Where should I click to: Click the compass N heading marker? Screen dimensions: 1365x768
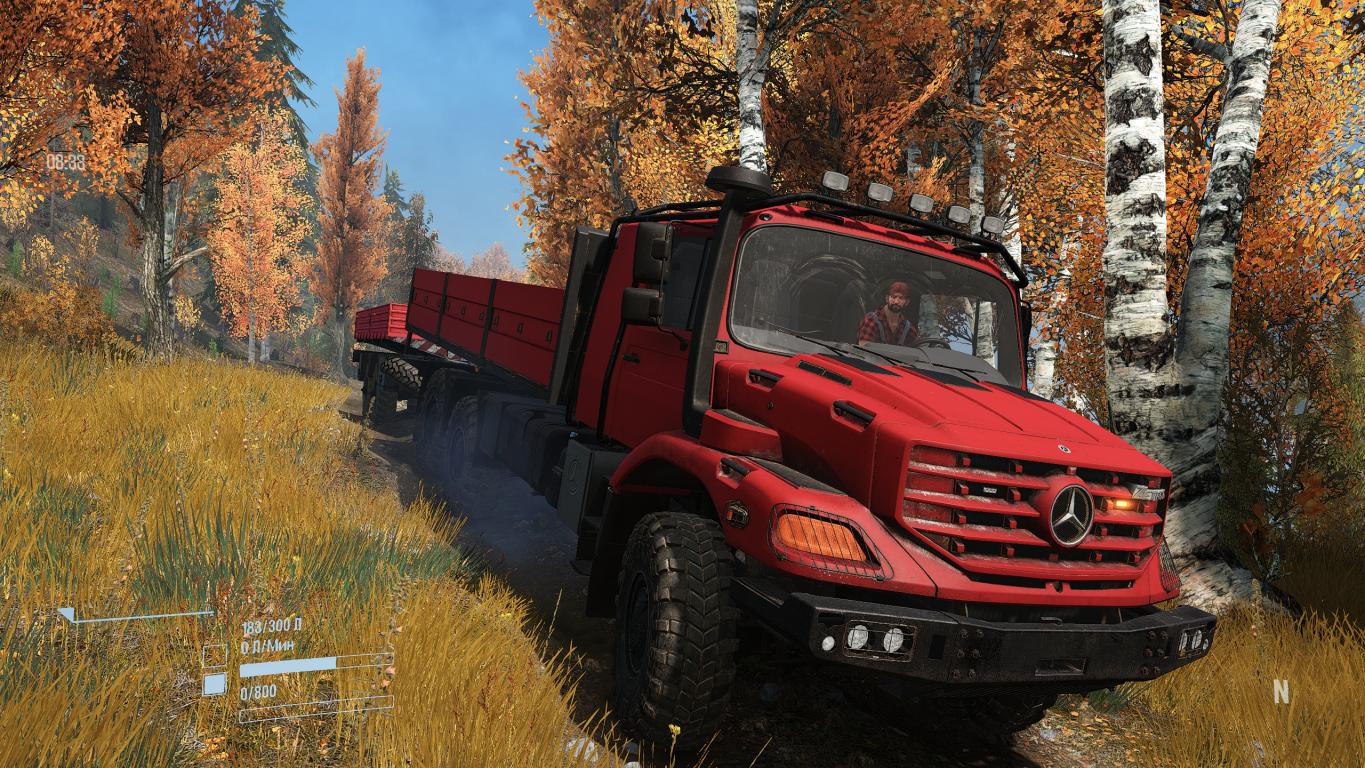click(1281, 691)
